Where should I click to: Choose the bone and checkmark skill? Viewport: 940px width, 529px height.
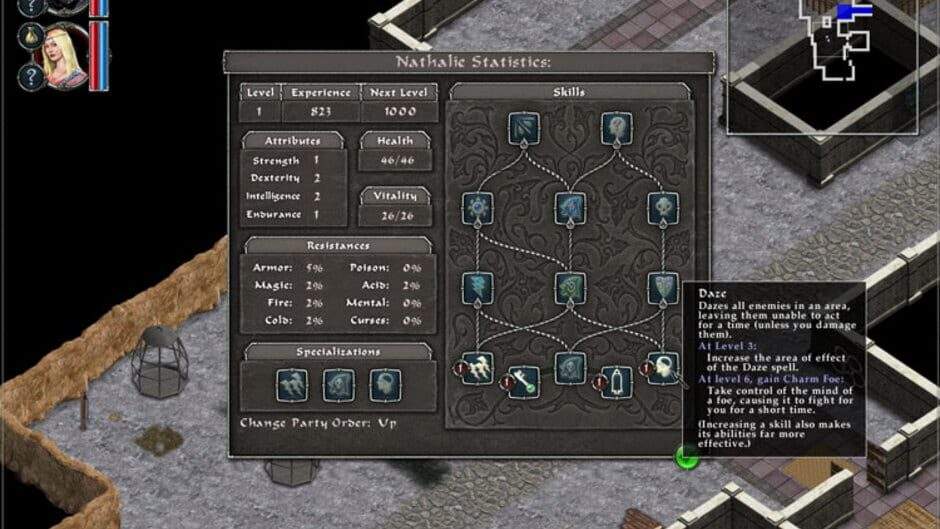tap(524, 381)
